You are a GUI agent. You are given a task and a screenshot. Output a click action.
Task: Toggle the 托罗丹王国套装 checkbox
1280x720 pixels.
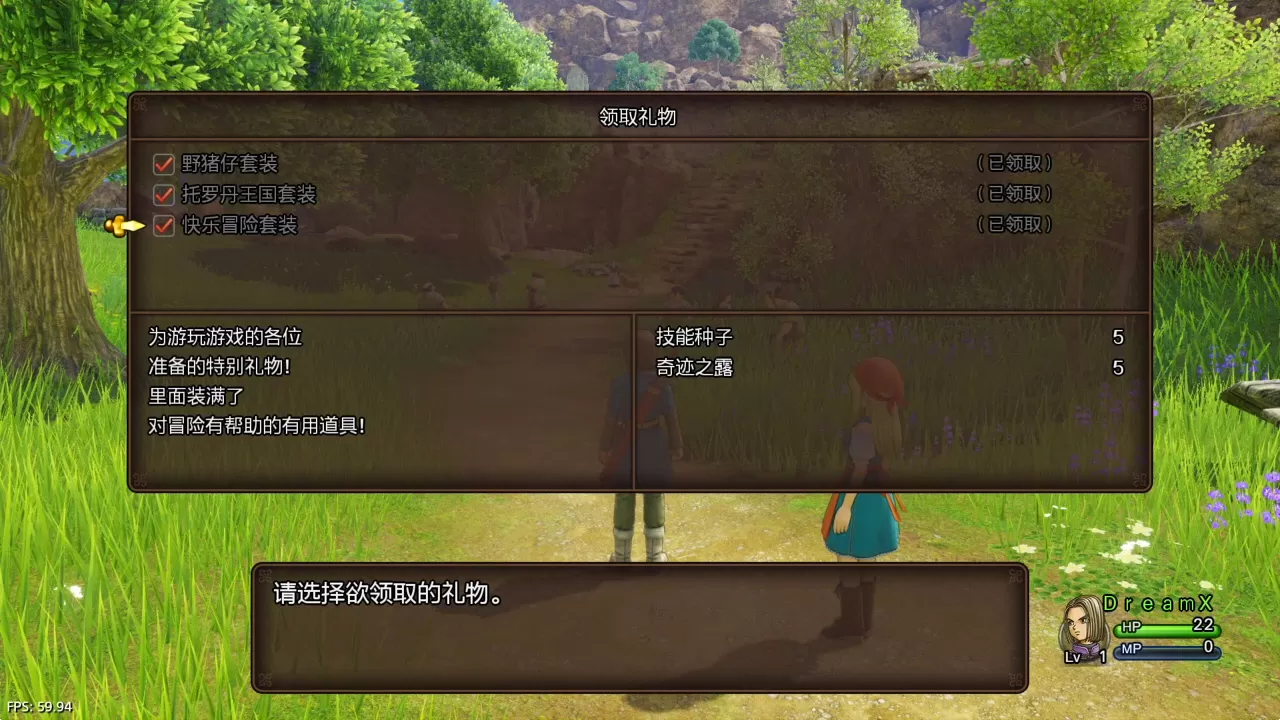click(162, 194)
